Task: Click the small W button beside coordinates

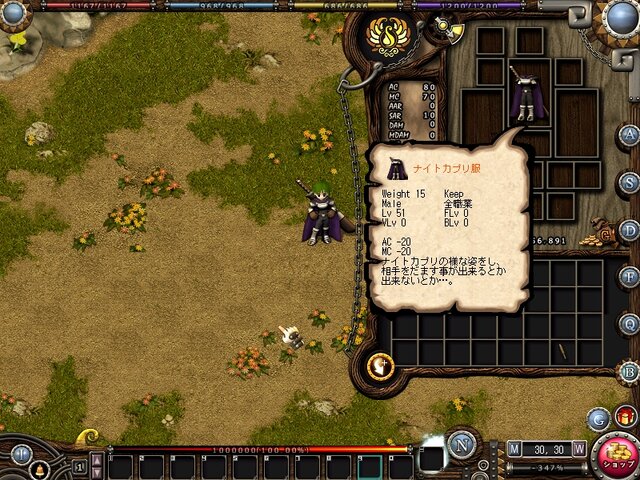Action: (x=579, y=449)
